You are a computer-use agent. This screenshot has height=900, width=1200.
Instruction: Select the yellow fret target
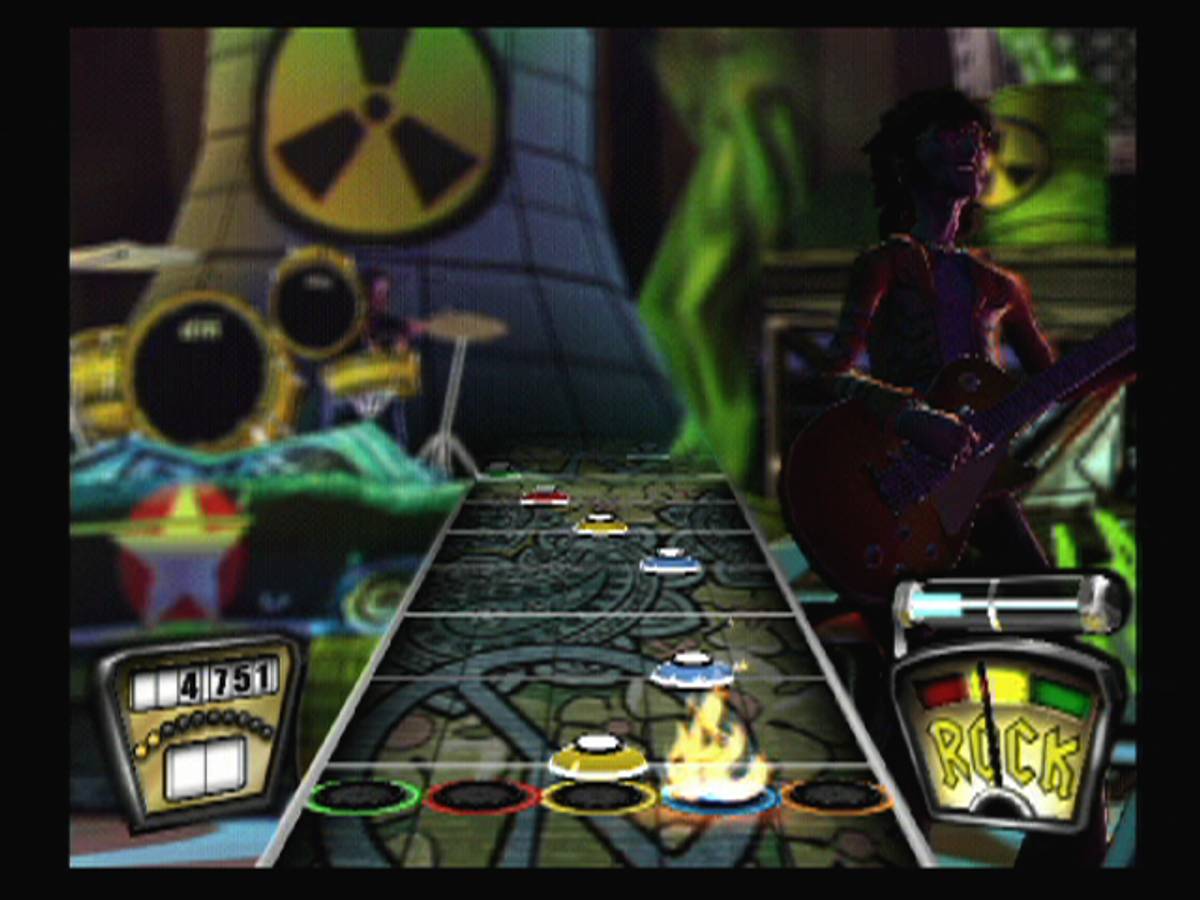click(x=600, y=797)
